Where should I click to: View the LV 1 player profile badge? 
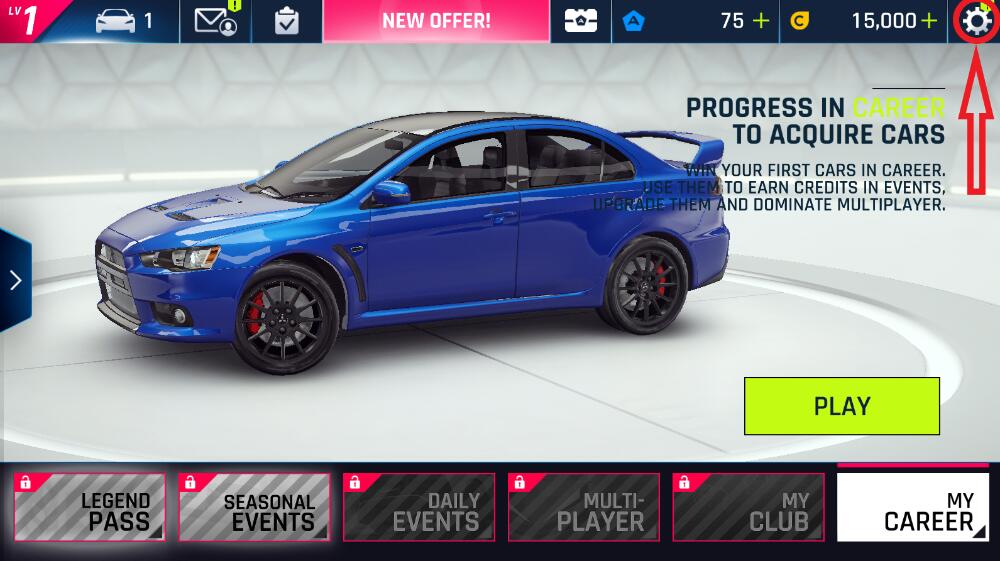[x=30, y=21]
